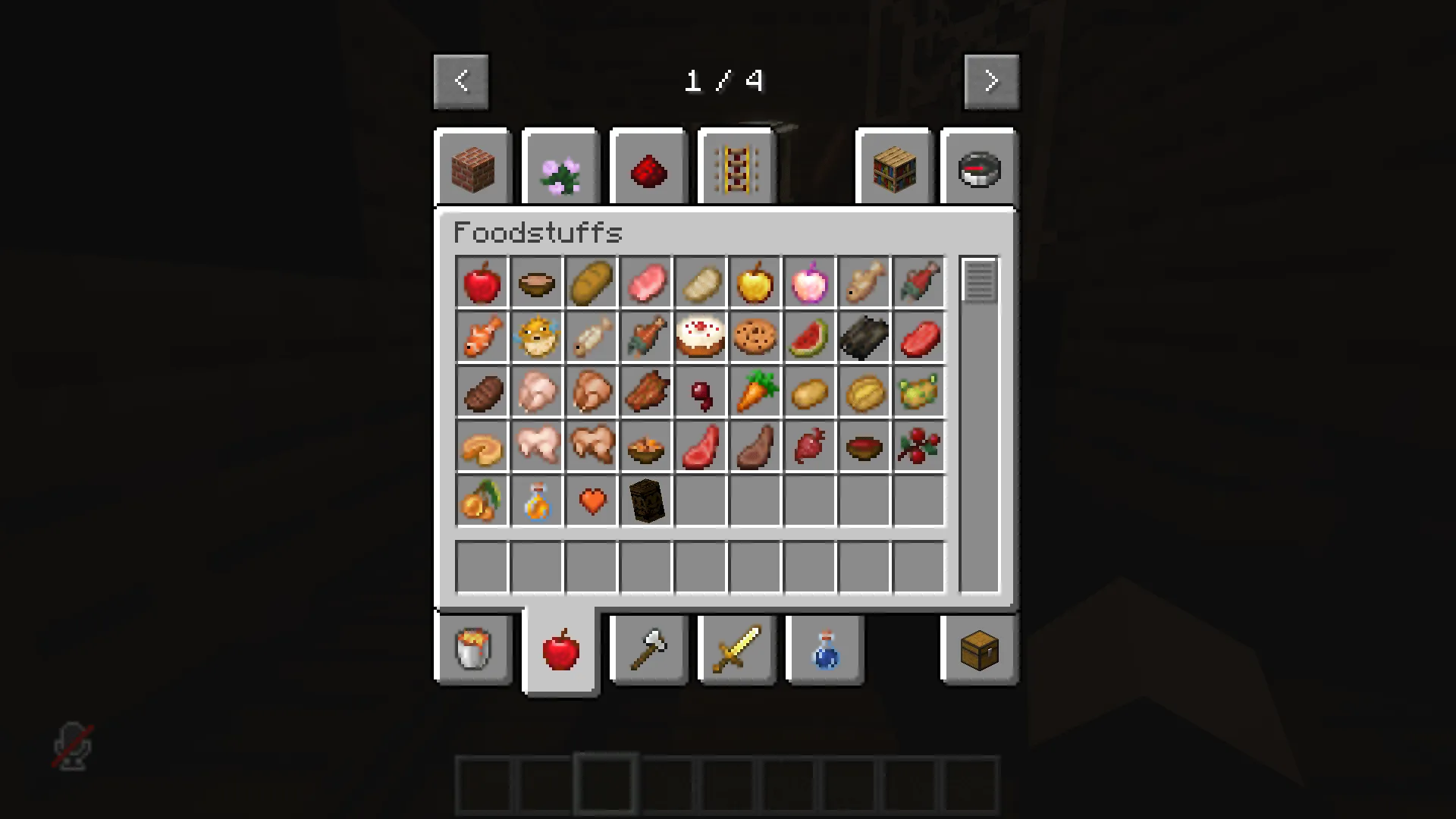The width and height of the screenshot is (1456, 819).
Task: Select the carrot item
Action: (755, 391)
